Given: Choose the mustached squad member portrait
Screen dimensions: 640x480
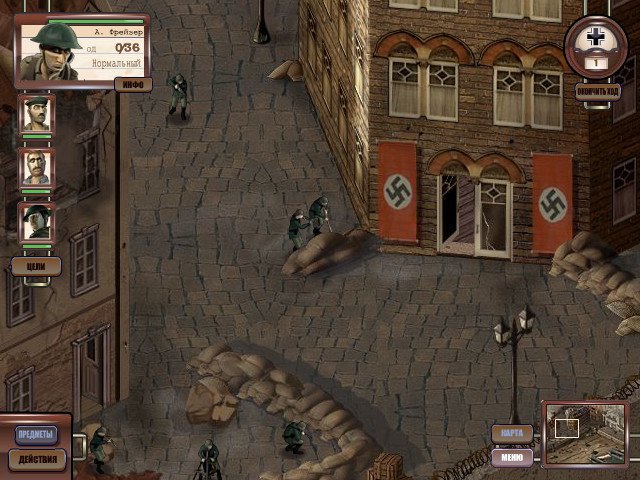Looking at the screenshot, I should click(37, 167).
